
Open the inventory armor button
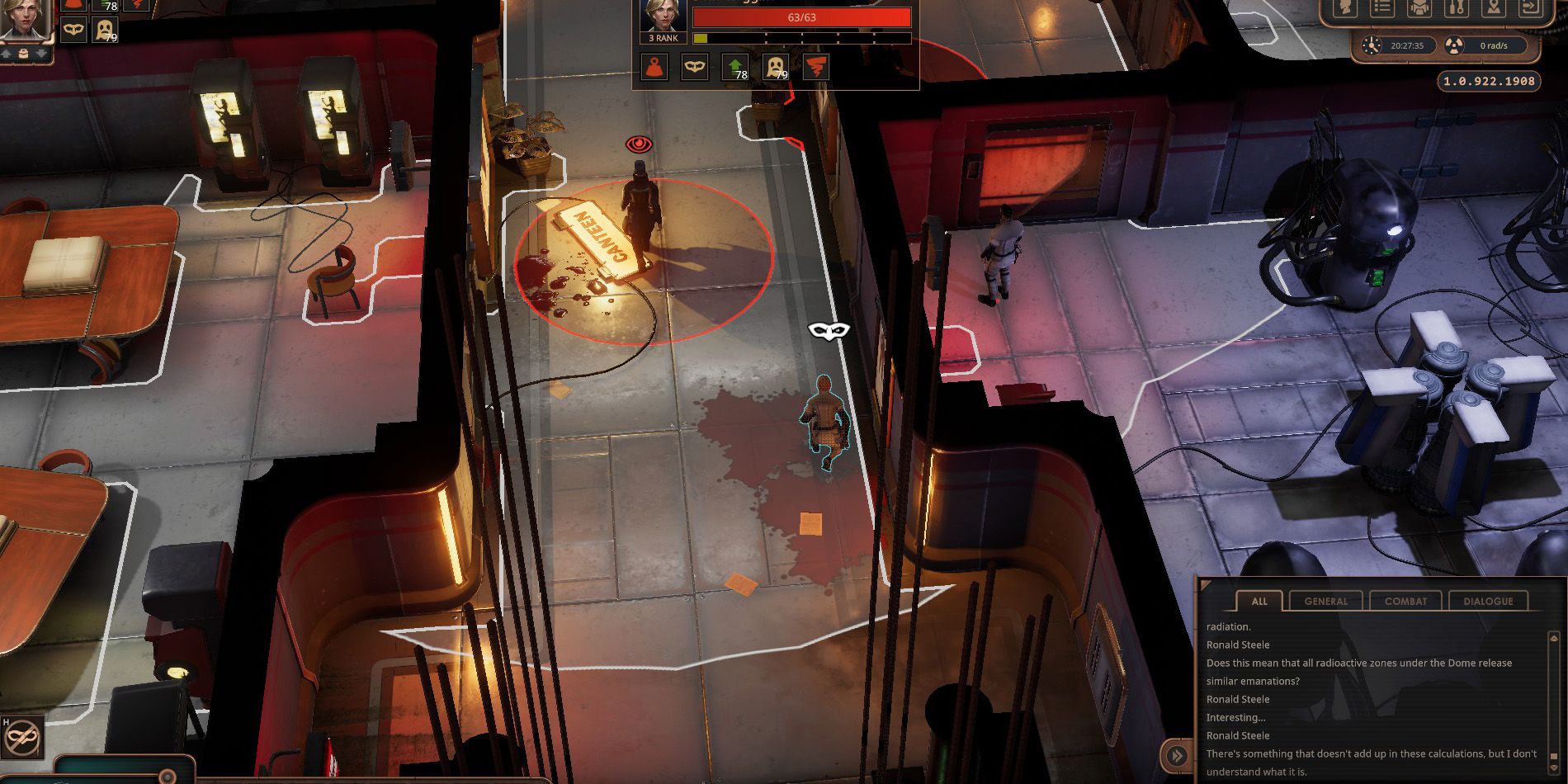click(1419, 8)
